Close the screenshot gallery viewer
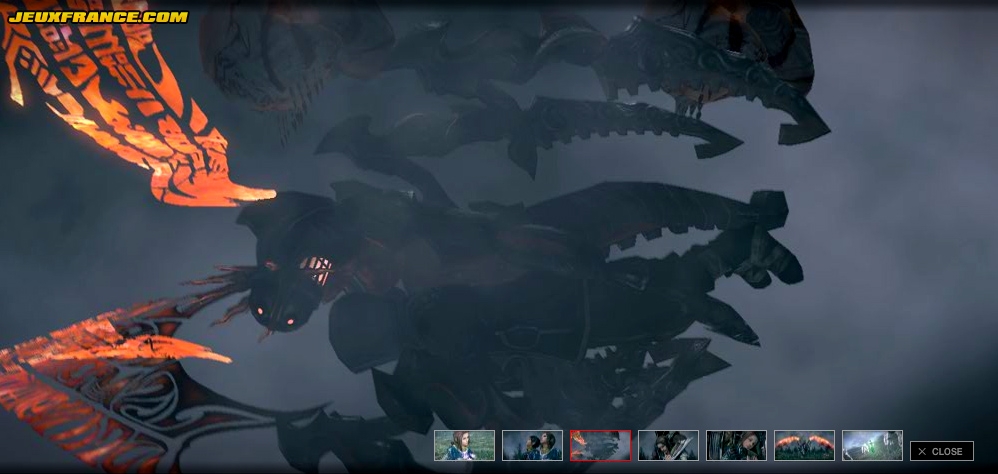 click(x=941, y=451)
